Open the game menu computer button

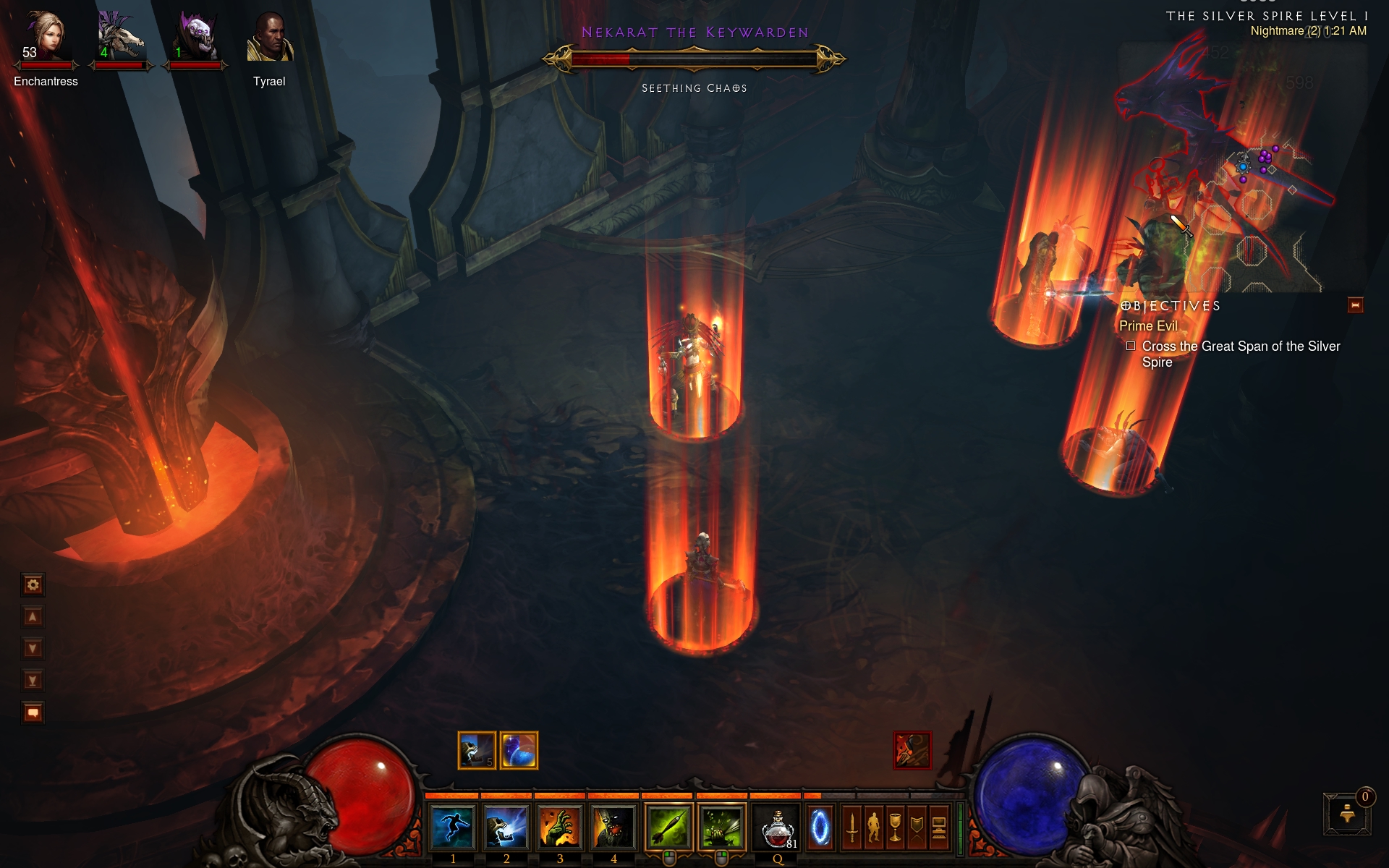(x=938, y=827)
